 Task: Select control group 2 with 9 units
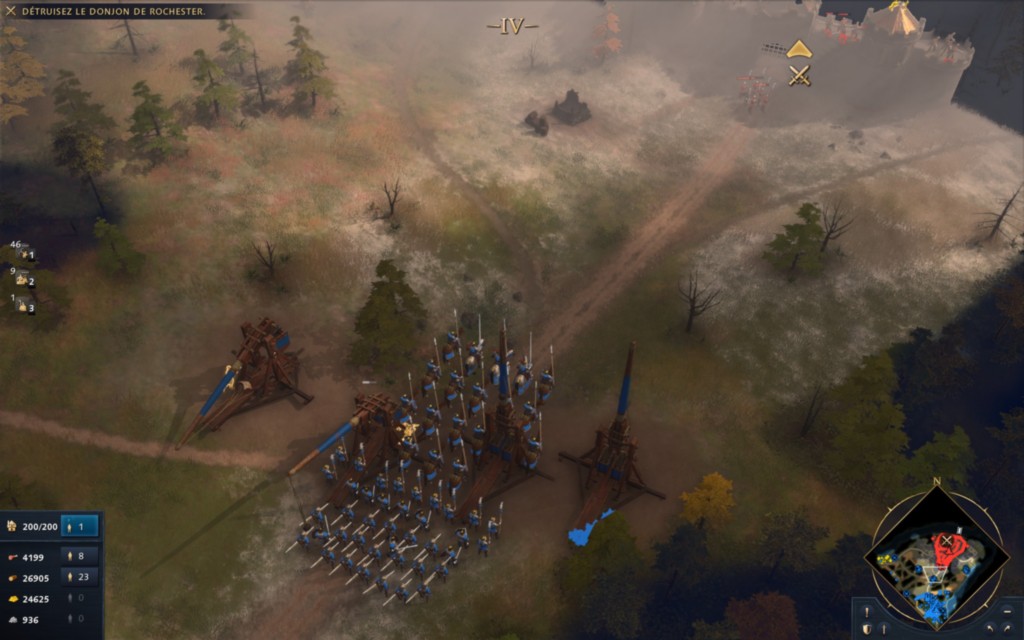(x=24, y=280)
